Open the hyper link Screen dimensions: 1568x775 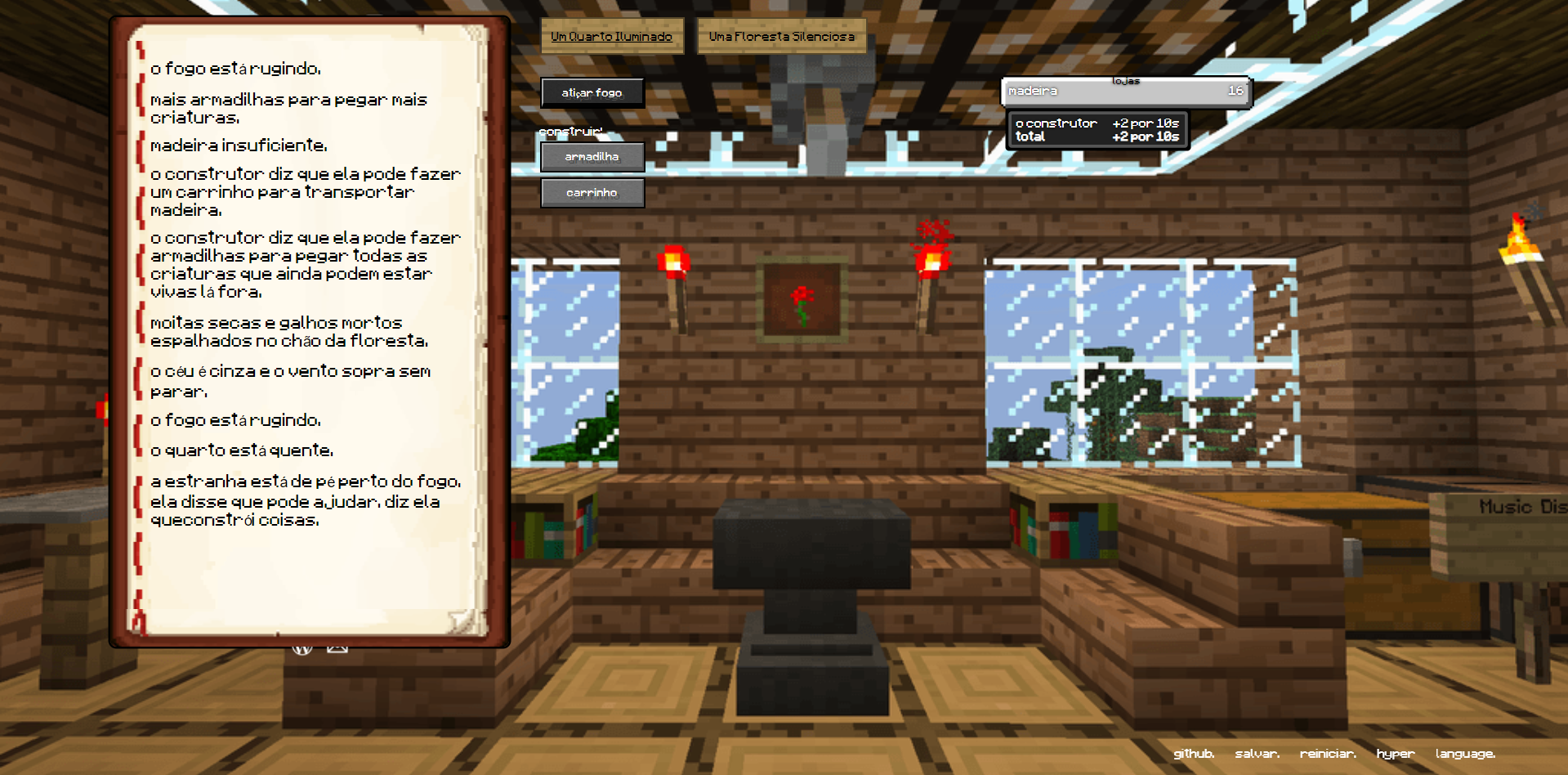(1395, 754)
